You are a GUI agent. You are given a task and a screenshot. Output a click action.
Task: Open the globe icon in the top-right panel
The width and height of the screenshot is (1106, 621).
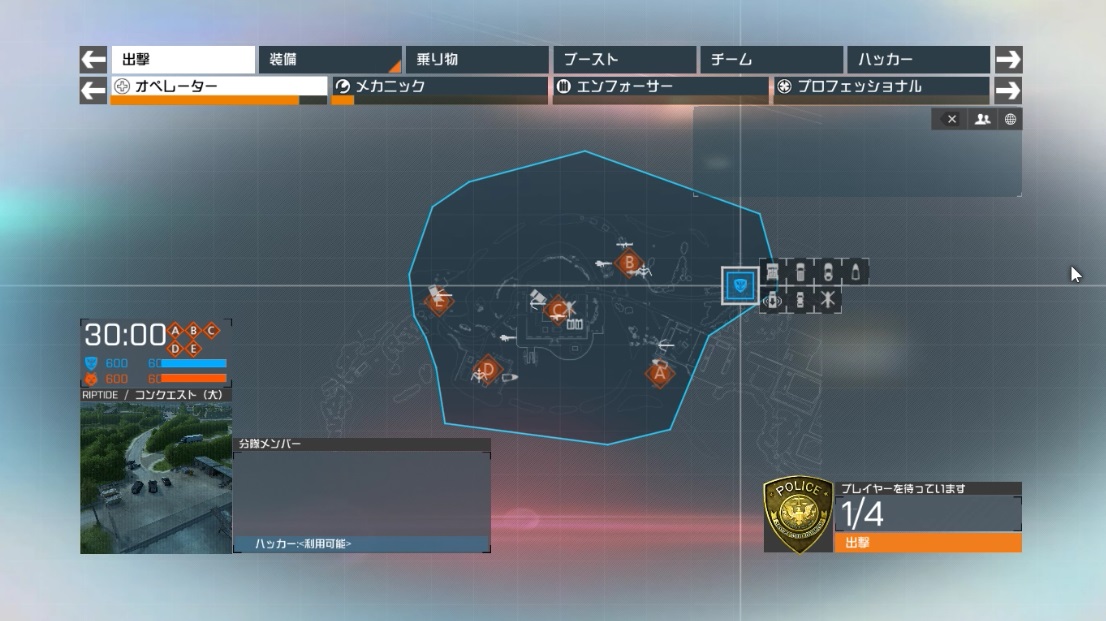1010,120
